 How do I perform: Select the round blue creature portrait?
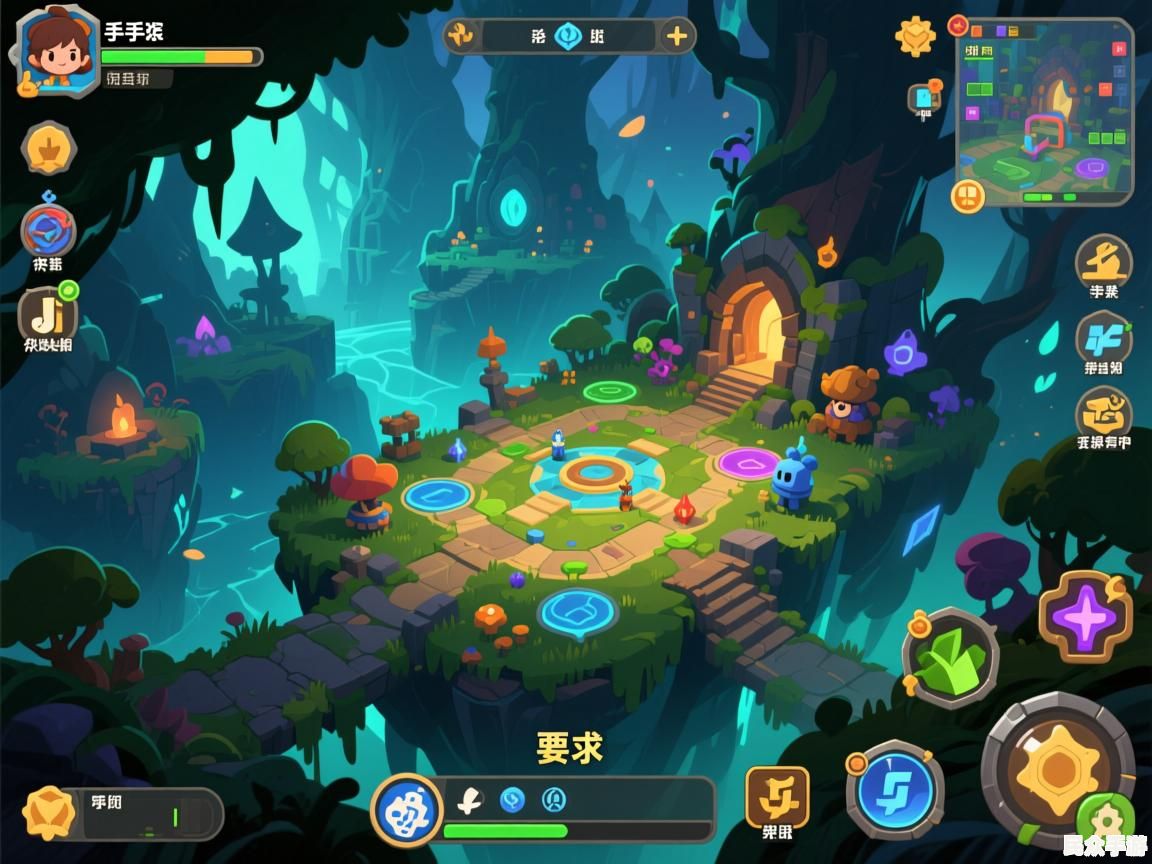407,810
